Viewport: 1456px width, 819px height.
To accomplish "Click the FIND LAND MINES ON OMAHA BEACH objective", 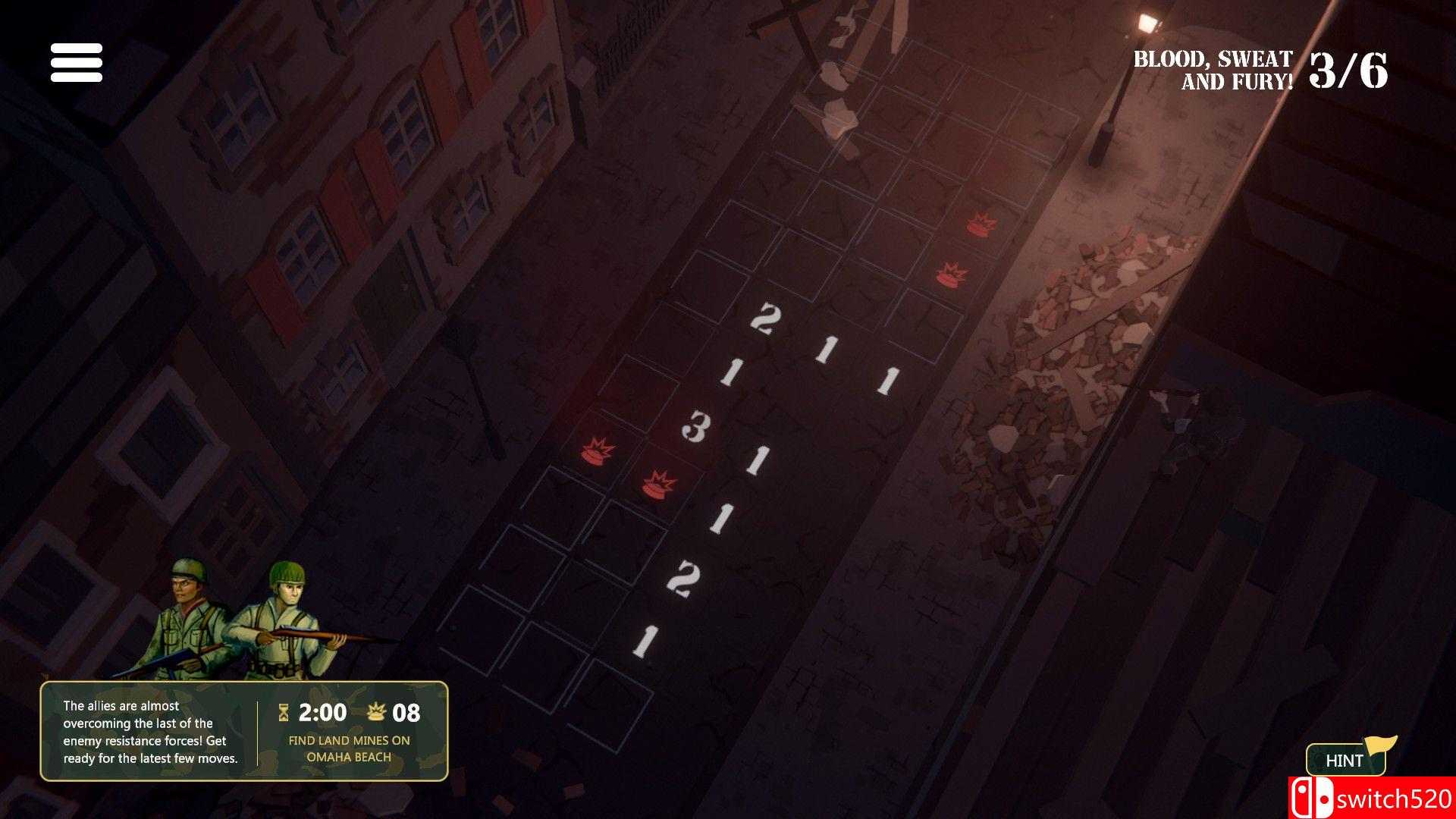I will (350, 748).
